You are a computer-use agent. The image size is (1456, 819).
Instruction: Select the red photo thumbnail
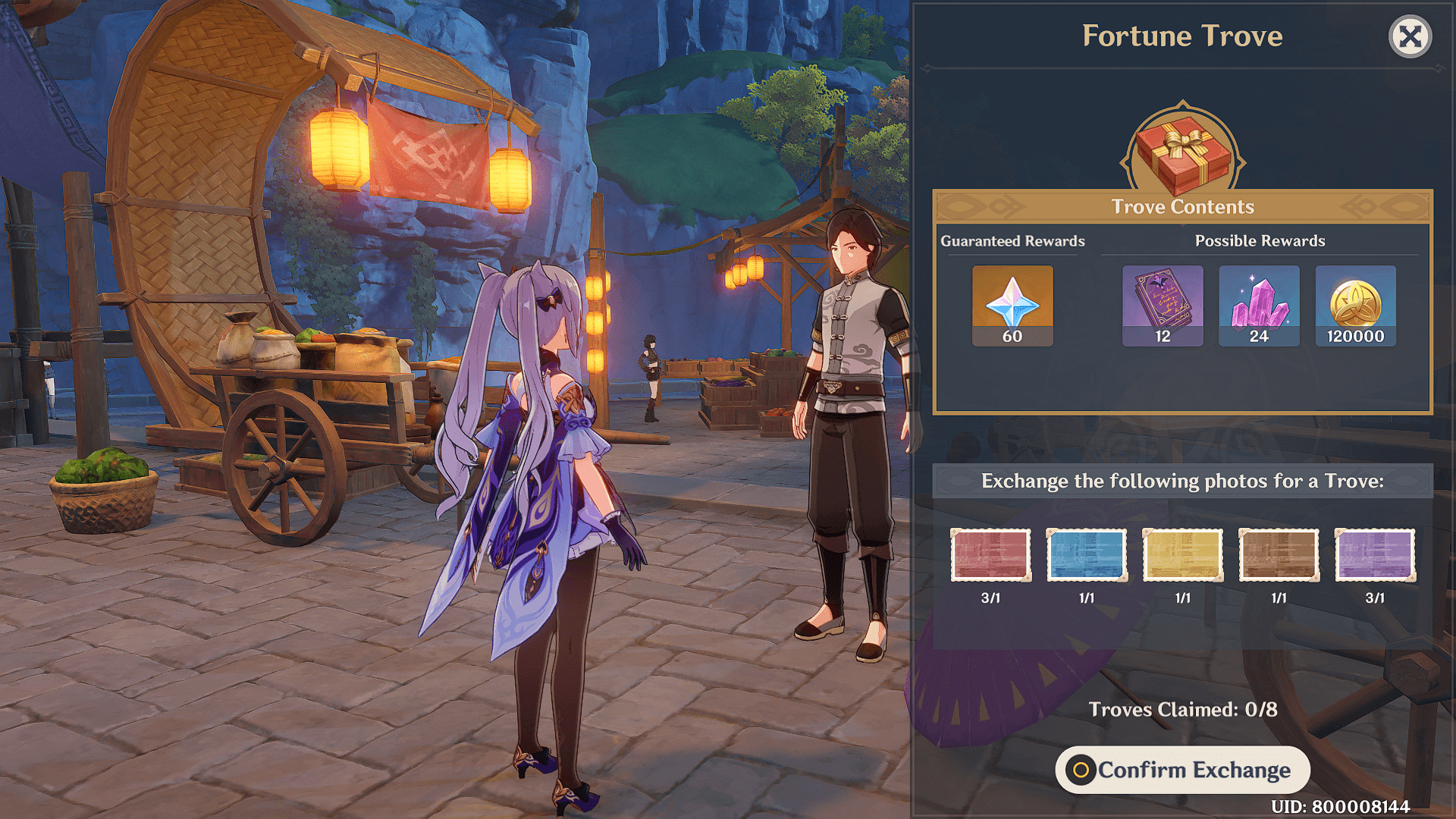point(990,555)
